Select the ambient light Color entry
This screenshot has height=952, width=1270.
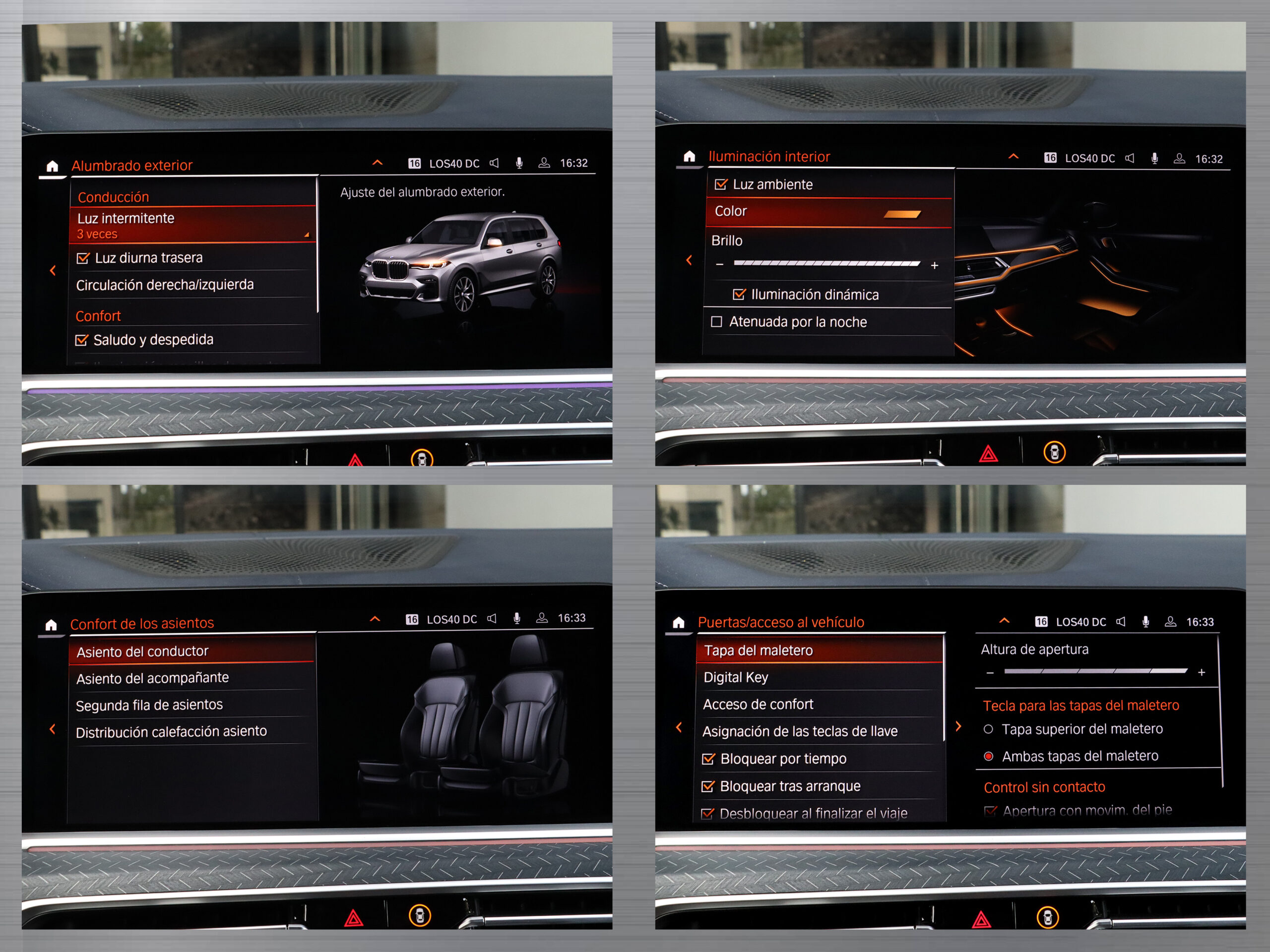coord(827,212)
